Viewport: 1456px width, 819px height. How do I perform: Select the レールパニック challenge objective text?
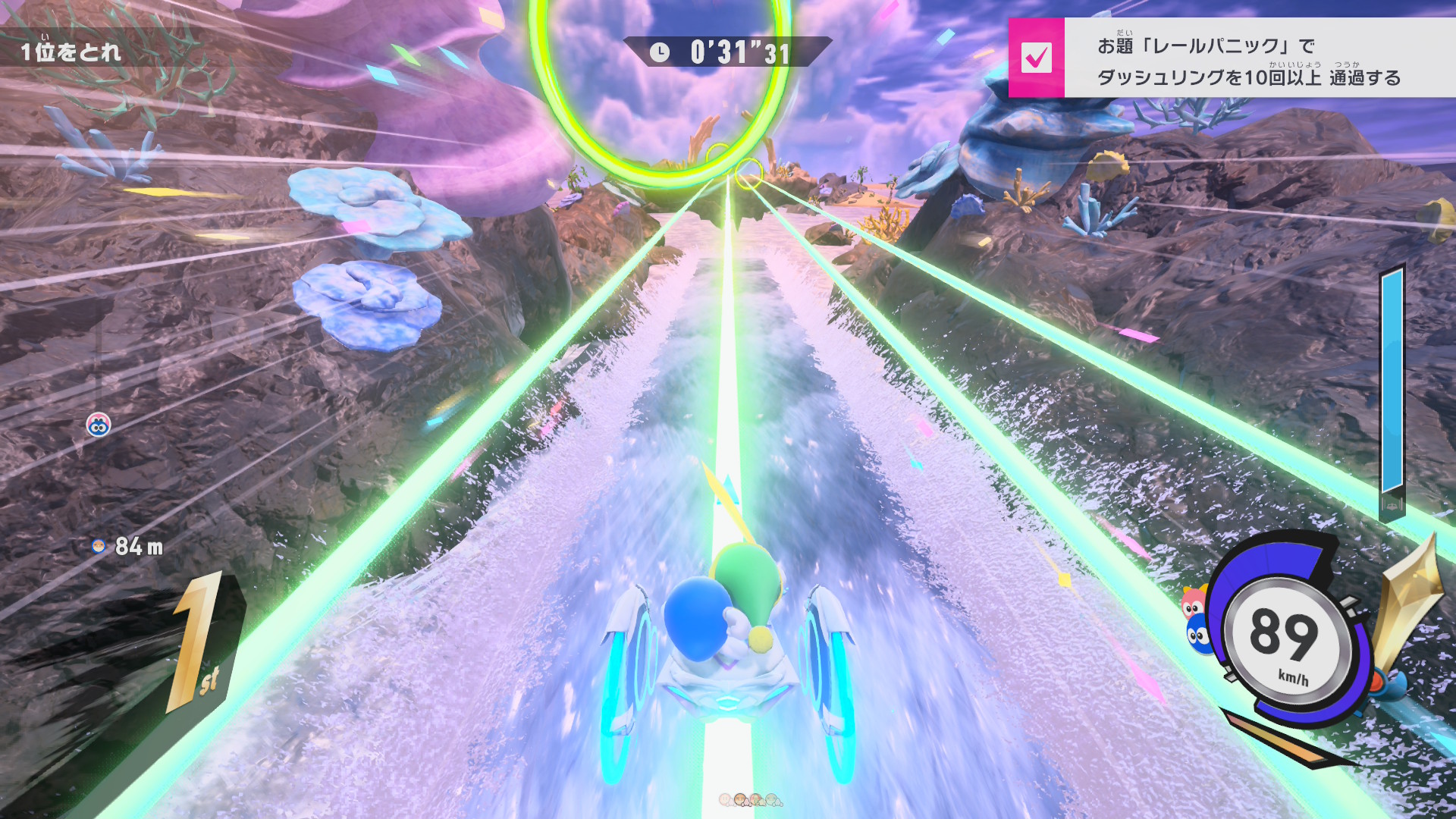[1248, 61]
